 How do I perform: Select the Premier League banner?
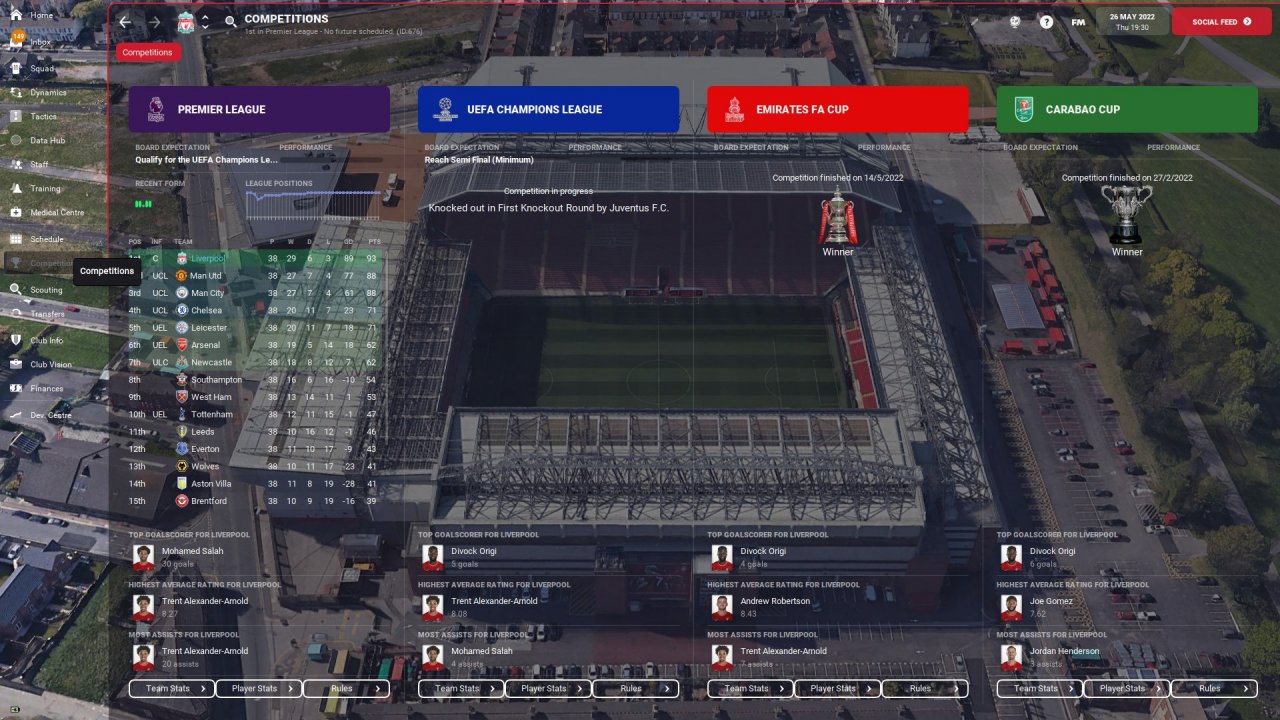pos(259,109)
